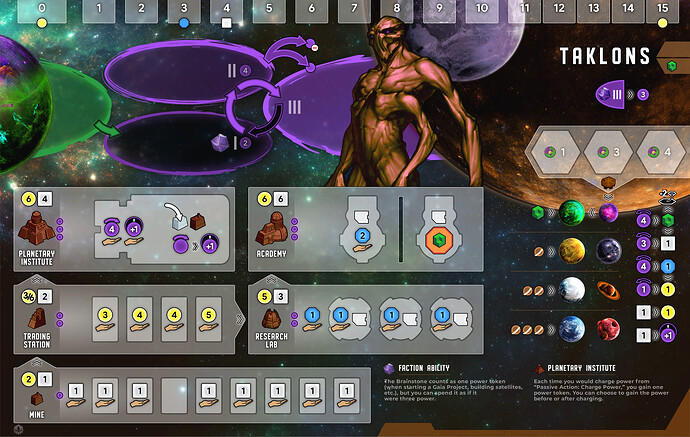The width and height of the screenshot is (690, 437).
Task: Click track space 15 with yellow marker
Action: pos(663,12)
